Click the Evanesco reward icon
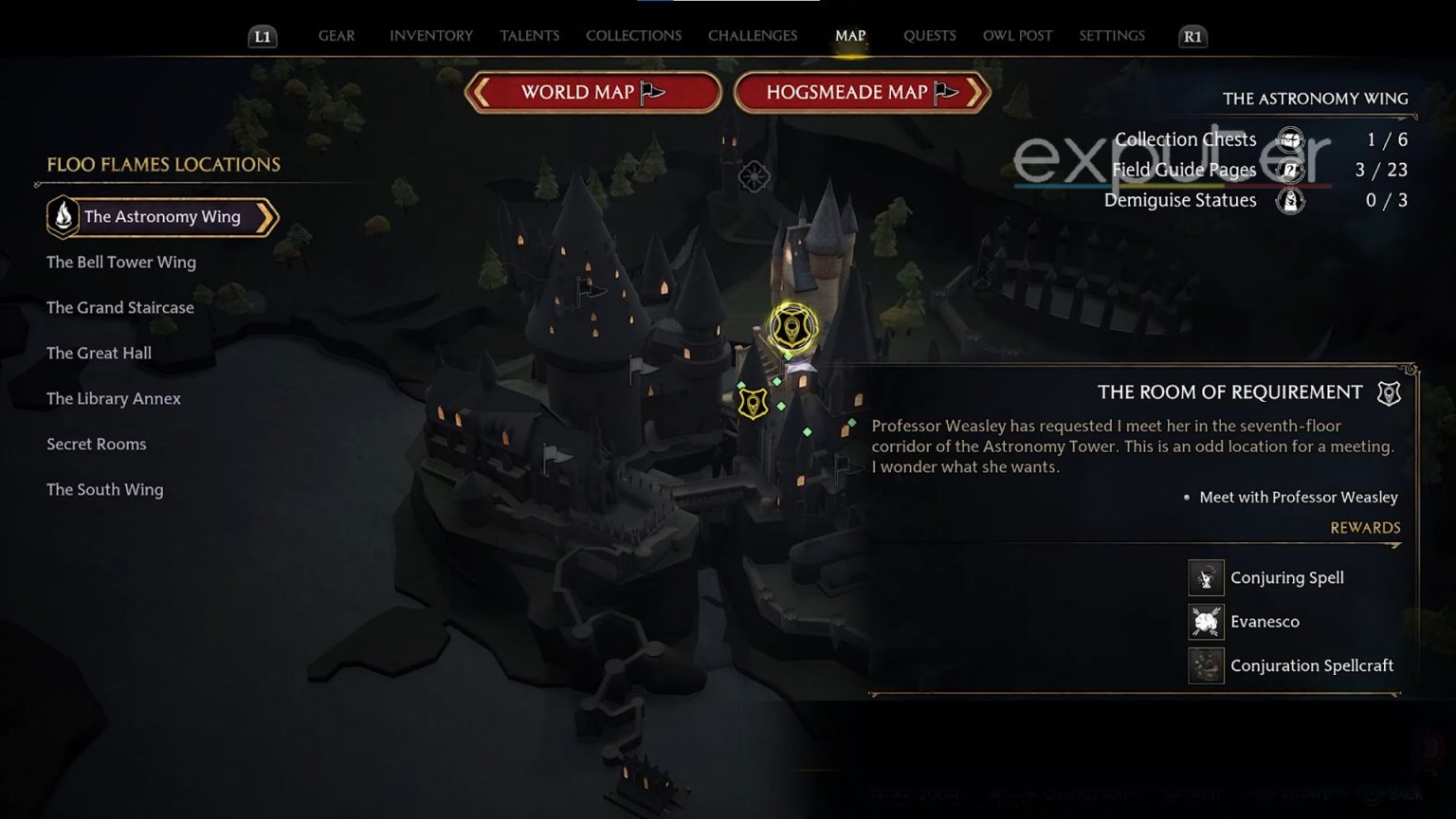 pyautogui.click(x=1206, y=621)
